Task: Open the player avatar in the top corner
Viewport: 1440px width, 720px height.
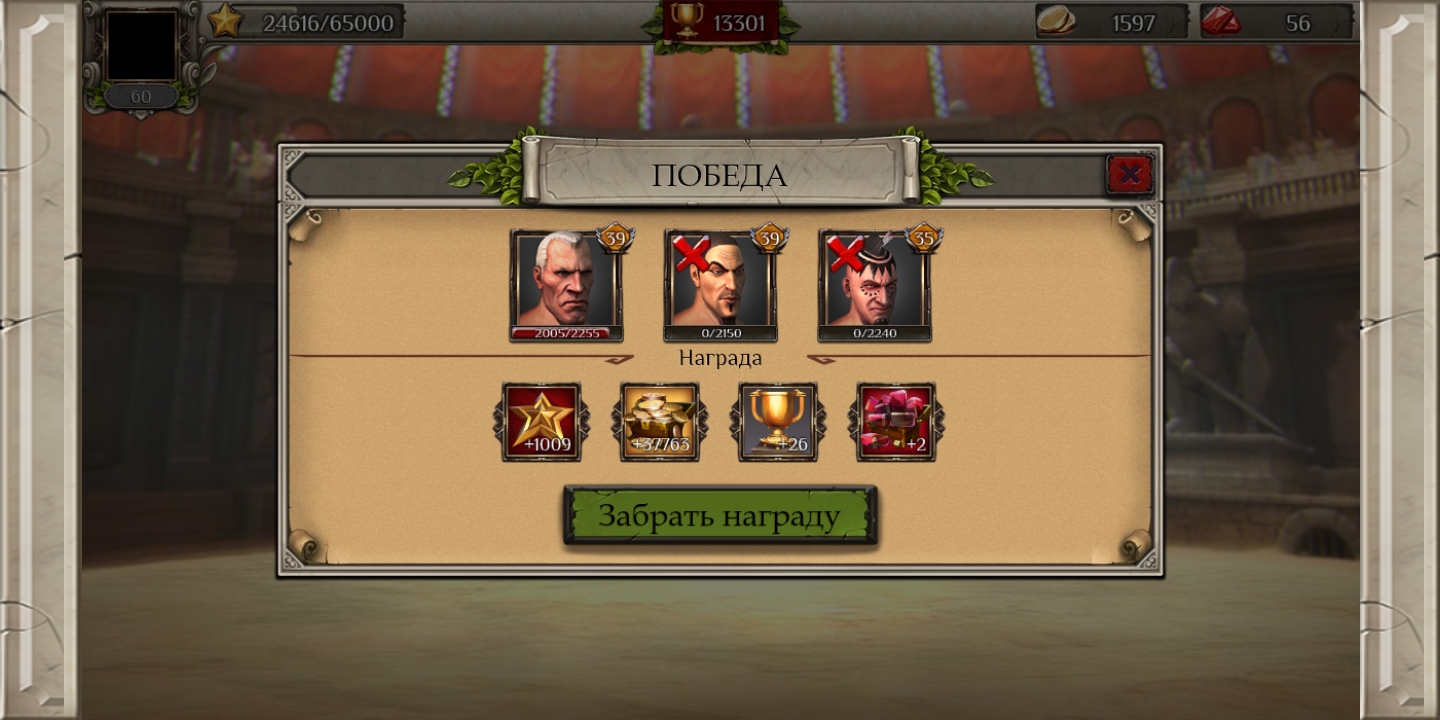Action: tap(142, 47)
